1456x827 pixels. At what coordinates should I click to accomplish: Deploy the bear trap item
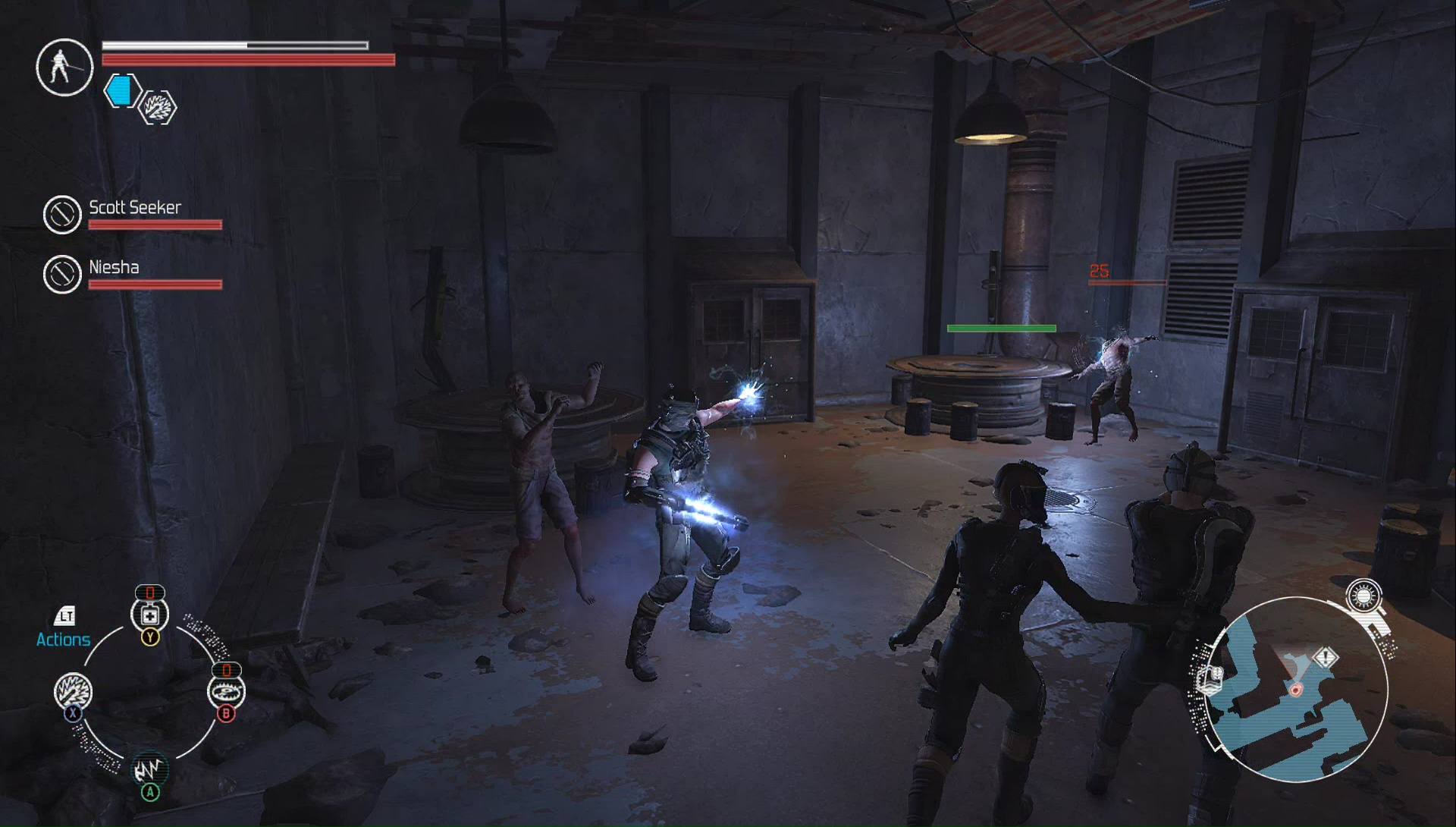coord(226,691)
